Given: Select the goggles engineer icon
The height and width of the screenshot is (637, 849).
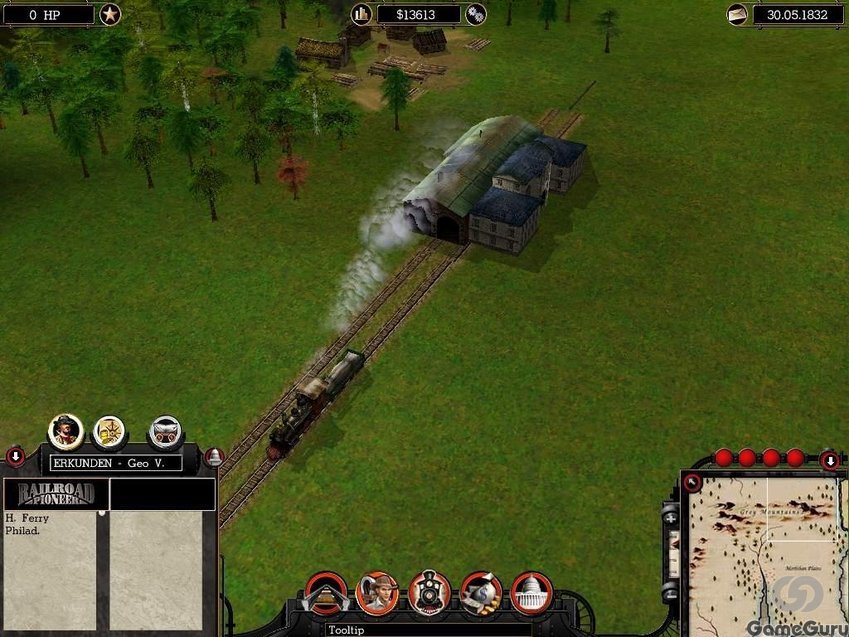Looking at the screenshot, I should click(165, 432).
